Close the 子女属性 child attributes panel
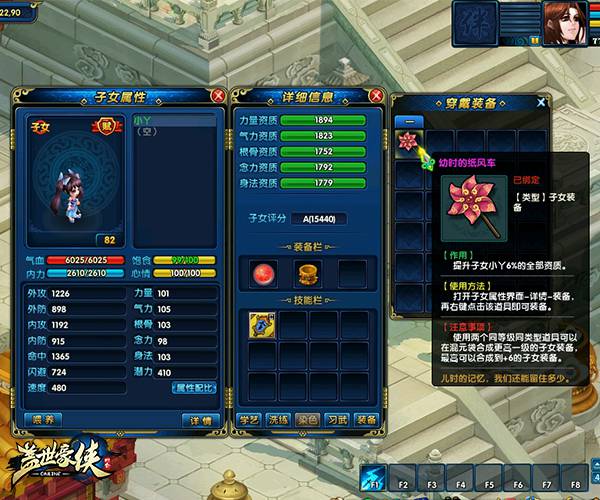This screenshot has height=500, width=600. coord(217,95)
